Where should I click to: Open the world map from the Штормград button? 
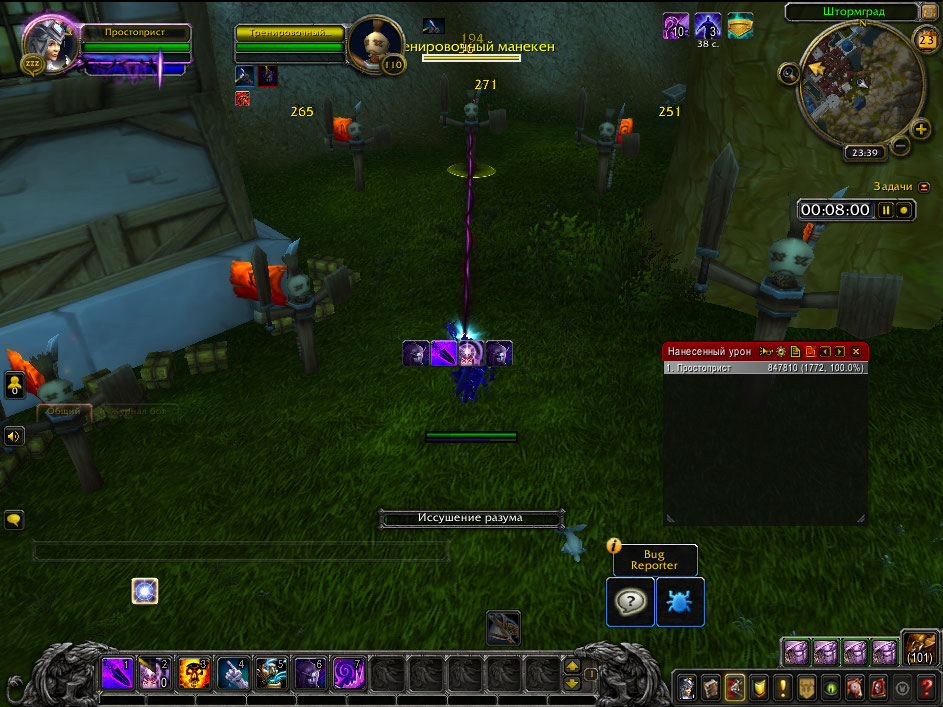(852, 13)
